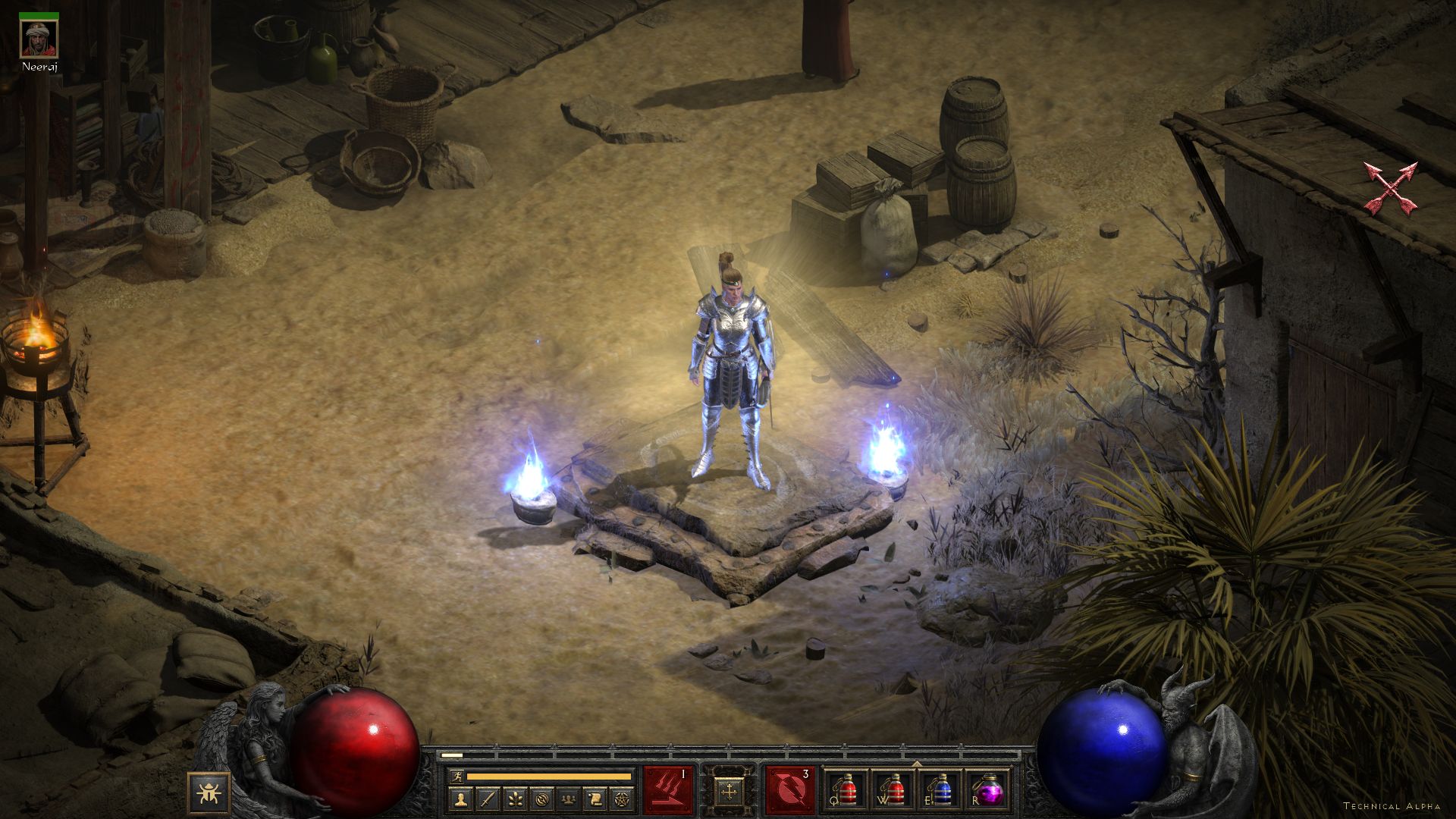Click the round swirl icon button
This screenshot has width=1456, height=819.
[541, 799]
